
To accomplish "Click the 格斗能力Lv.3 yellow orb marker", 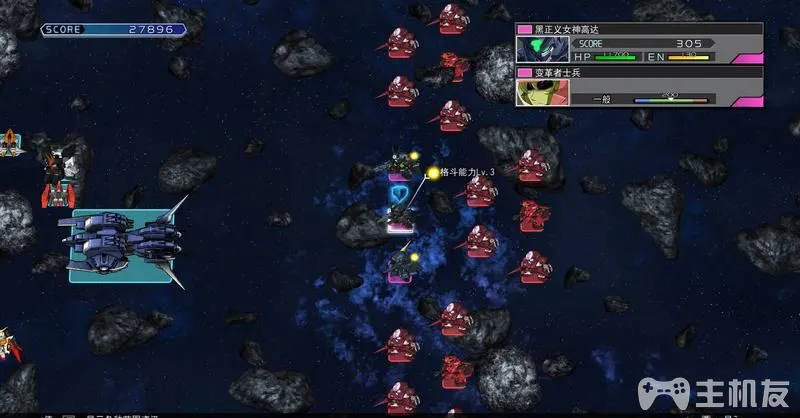I will (x=433, y=173).
